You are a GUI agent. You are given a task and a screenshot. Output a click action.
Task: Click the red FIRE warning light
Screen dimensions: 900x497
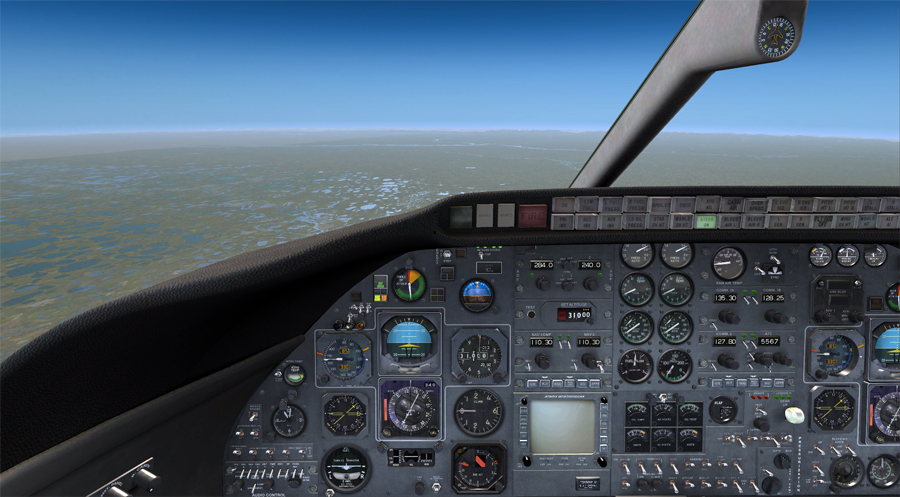(532, 214)
